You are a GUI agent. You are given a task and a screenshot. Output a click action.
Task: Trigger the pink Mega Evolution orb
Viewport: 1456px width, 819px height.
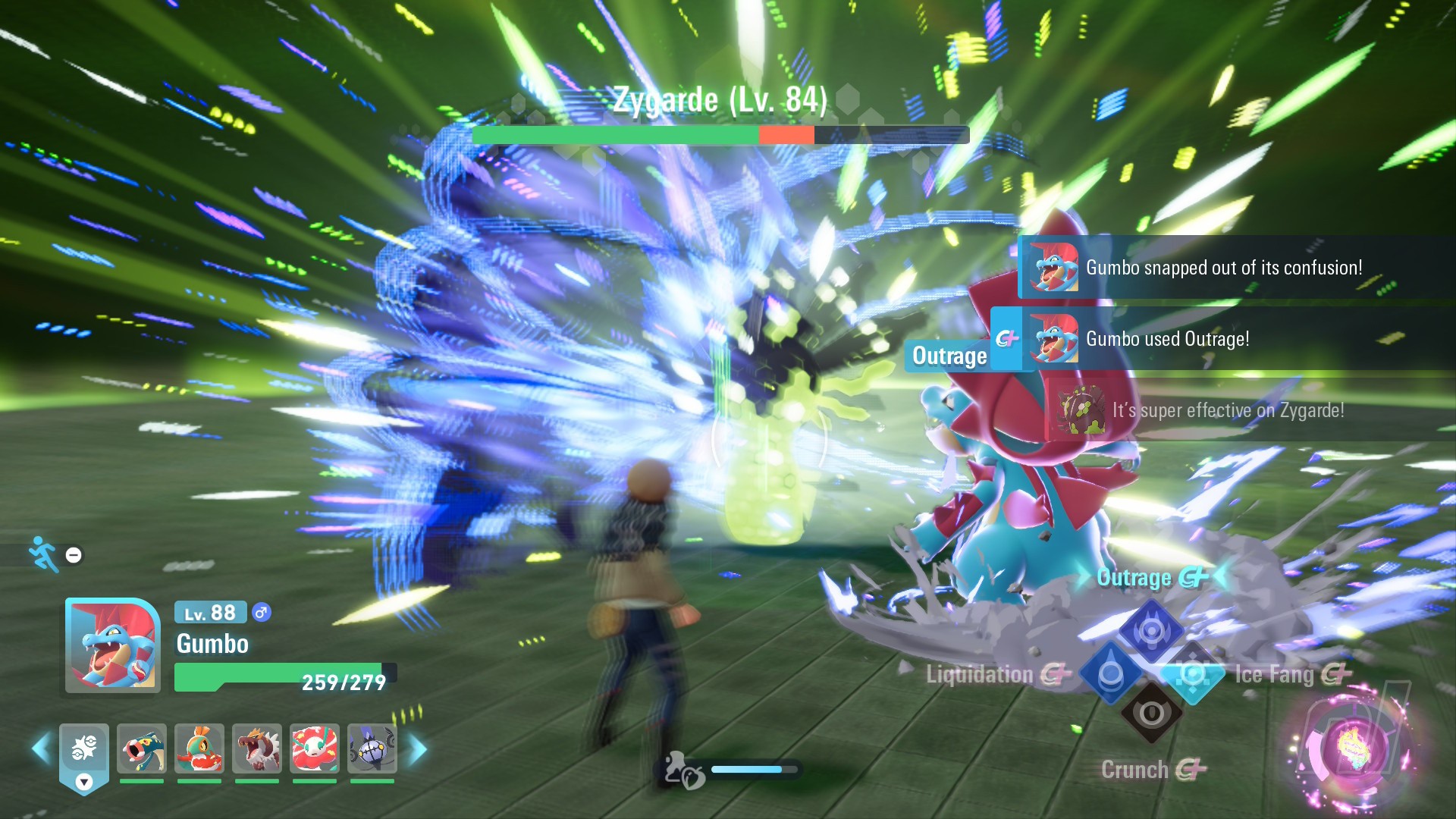pyautogui.click(x=1354, y=748)
